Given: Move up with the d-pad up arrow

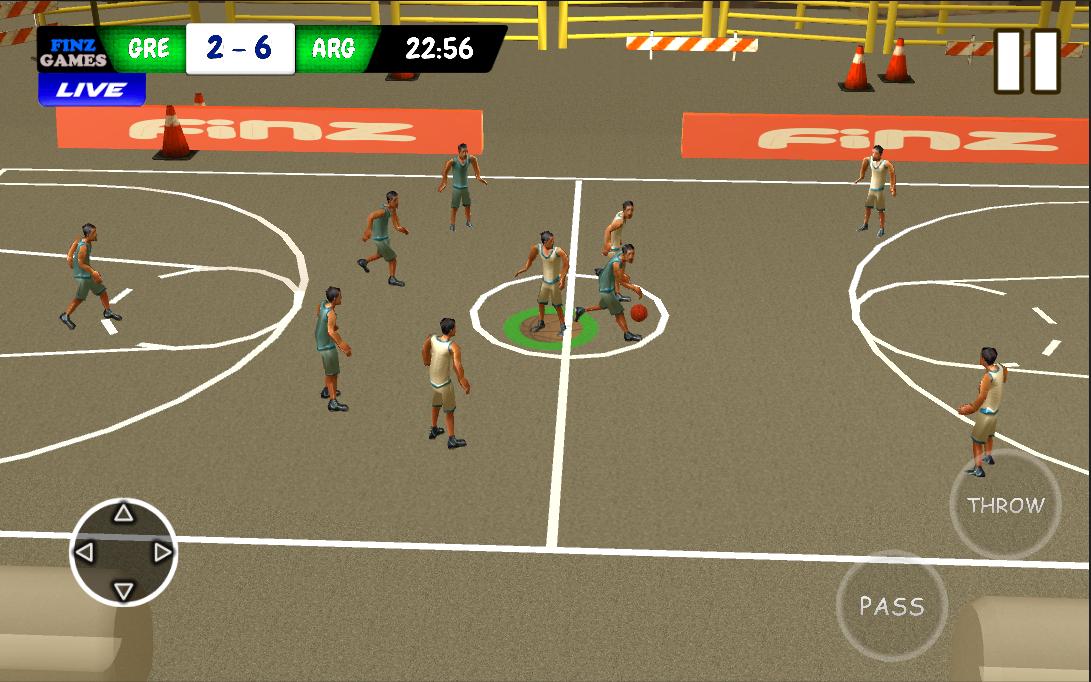Looking at the screenshot, I should click(123, 514).
